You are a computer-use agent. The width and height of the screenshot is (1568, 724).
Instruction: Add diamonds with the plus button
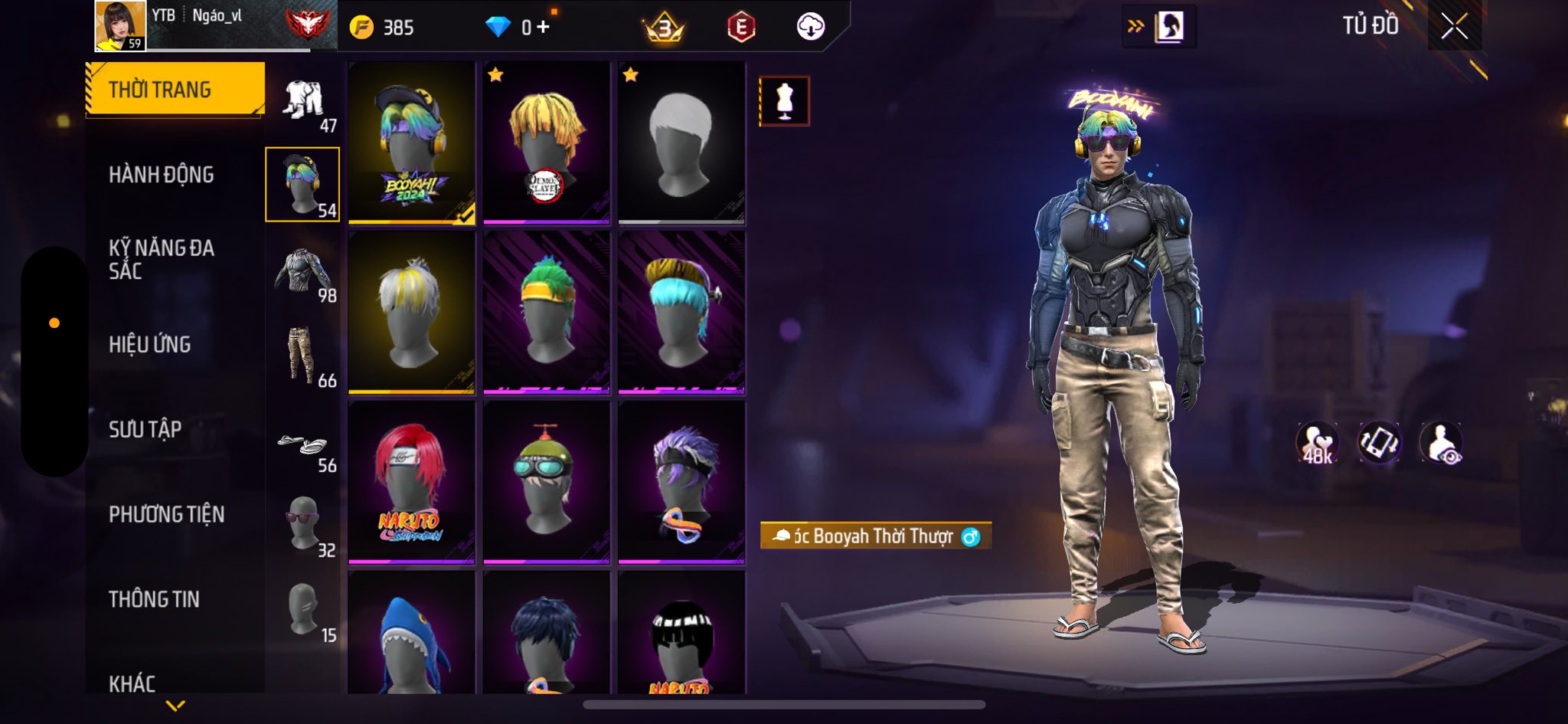(x=543, y=28)
